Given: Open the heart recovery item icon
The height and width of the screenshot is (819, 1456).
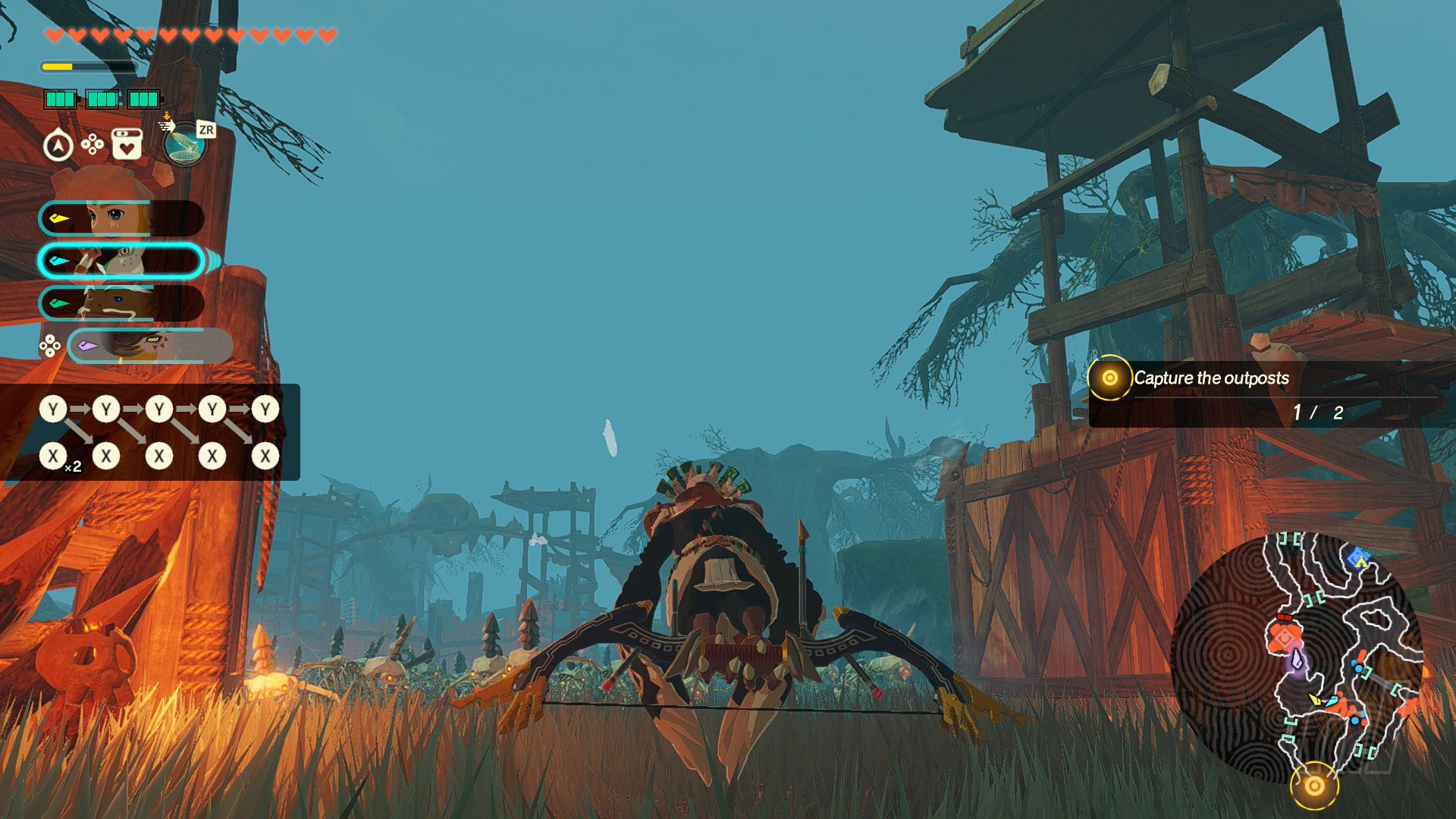Looking at the screenshot, I should tap(127, 144).
